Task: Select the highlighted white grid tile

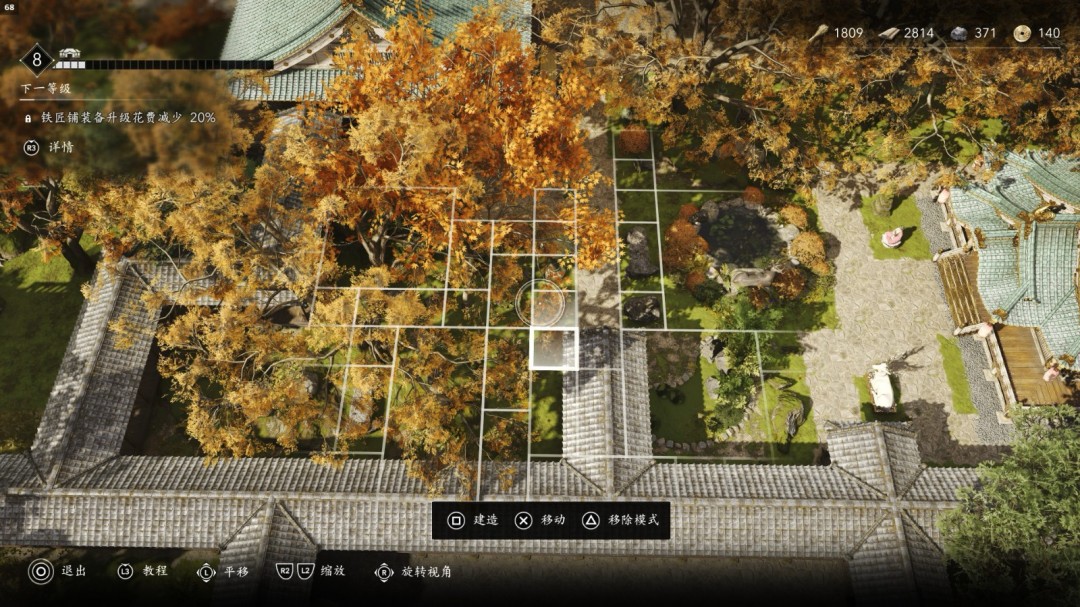Action: tap(553, 349)
